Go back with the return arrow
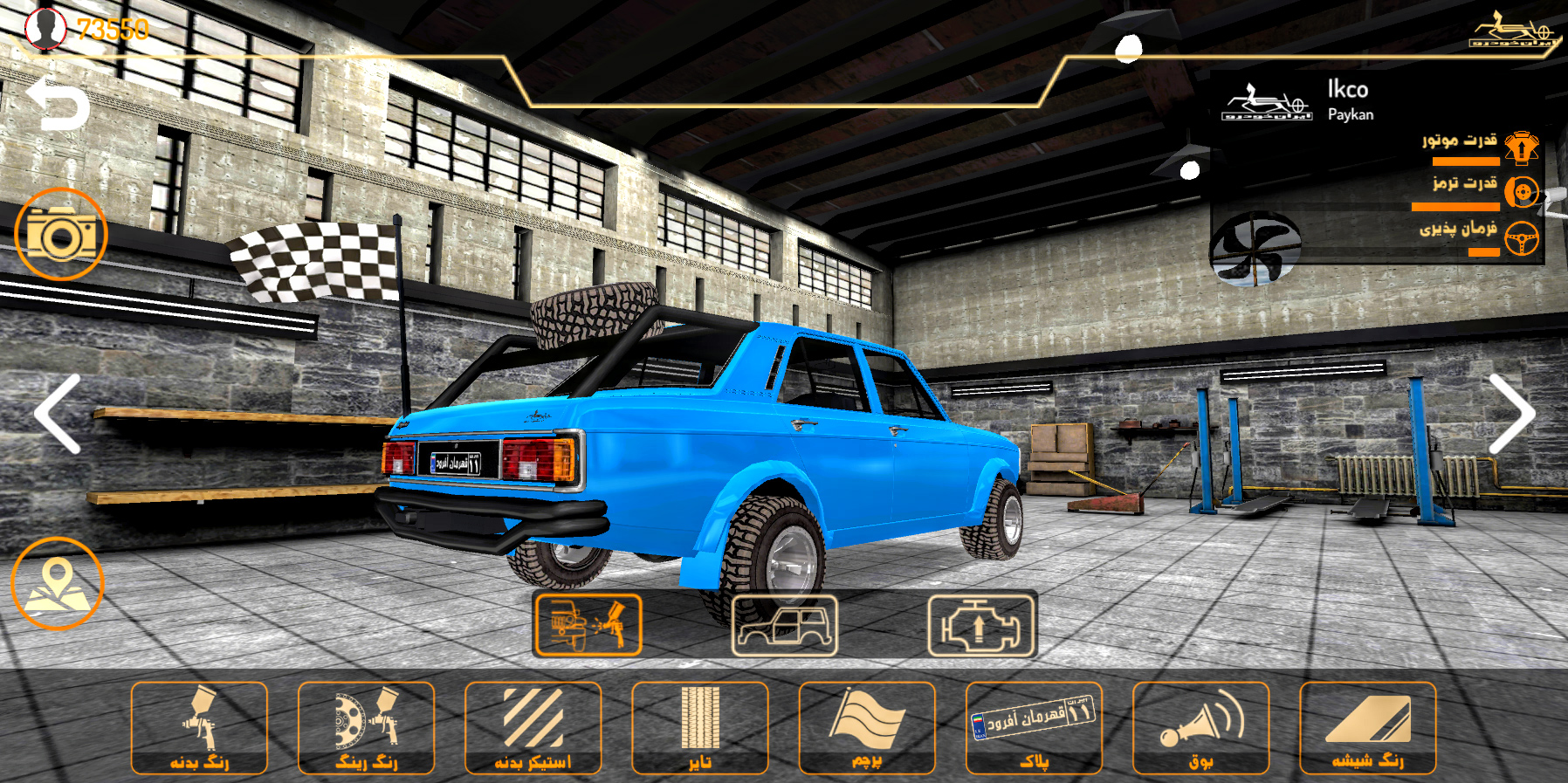The height and width of the screenshot is (783, 1568). (58, 105)
